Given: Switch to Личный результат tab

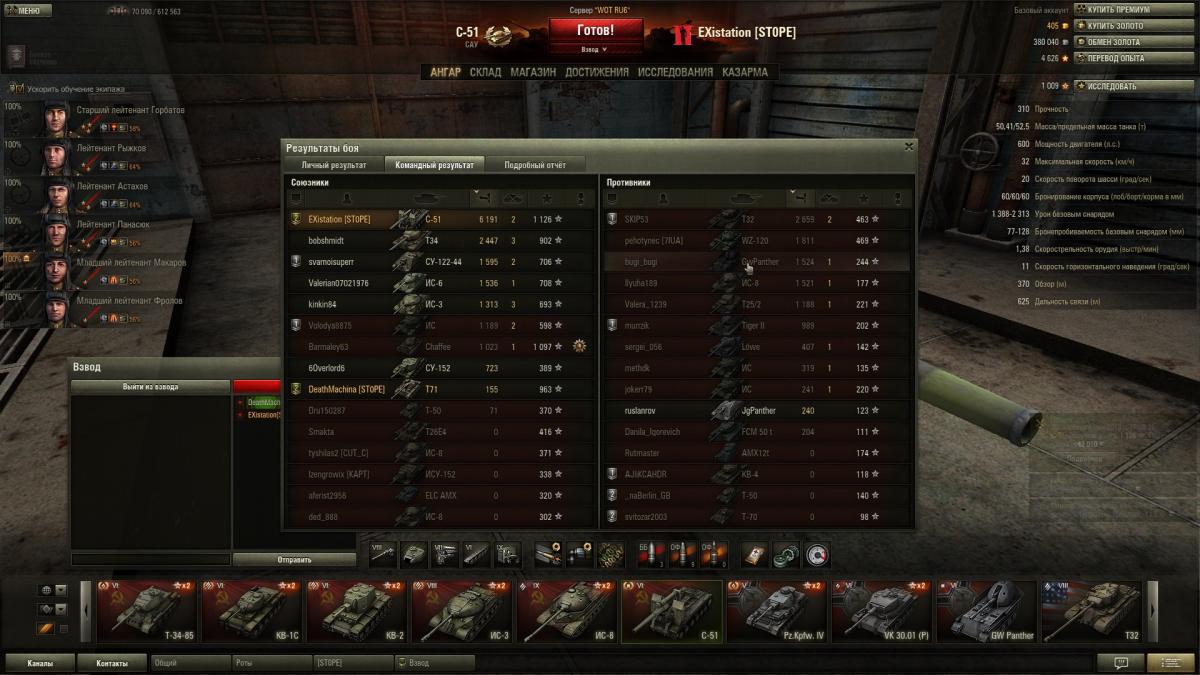Looking at the screenshot, I should [334, 165].
